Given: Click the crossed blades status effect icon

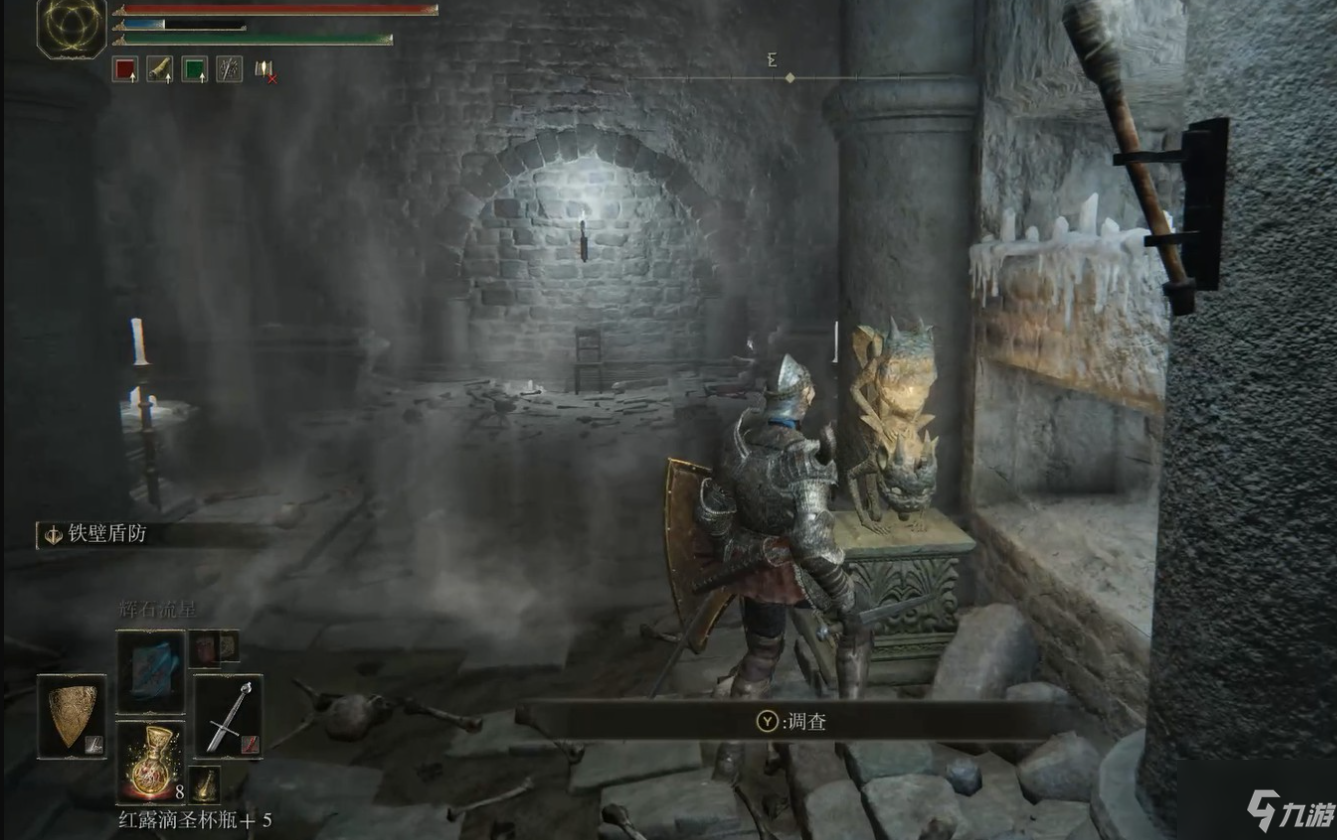Looking at the screenshot, I should (x=230, y=68).
